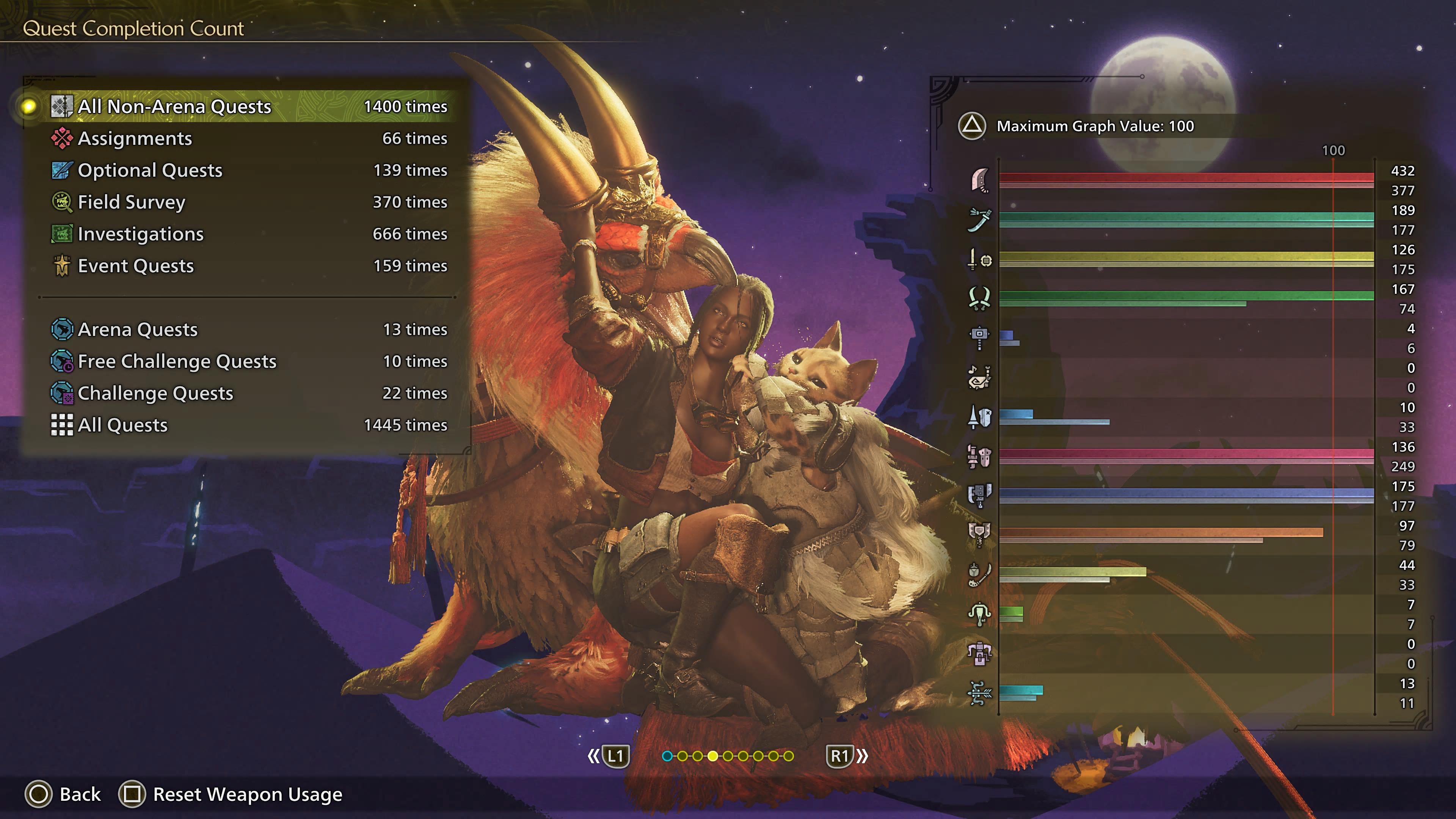Go back with the Back button
The width and height of the screenshot is (1456, 819).
pos(63,794)
